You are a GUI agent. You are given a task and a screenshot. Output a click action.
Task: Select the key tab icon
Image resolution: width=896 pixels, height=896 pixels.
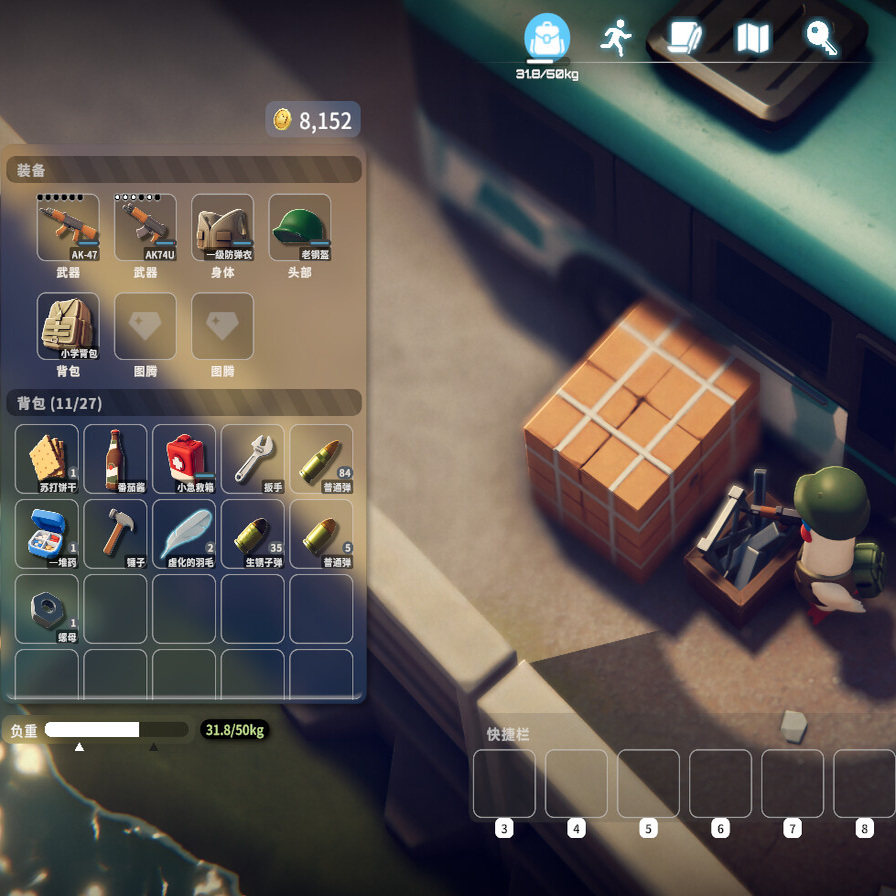coord(821,37)
